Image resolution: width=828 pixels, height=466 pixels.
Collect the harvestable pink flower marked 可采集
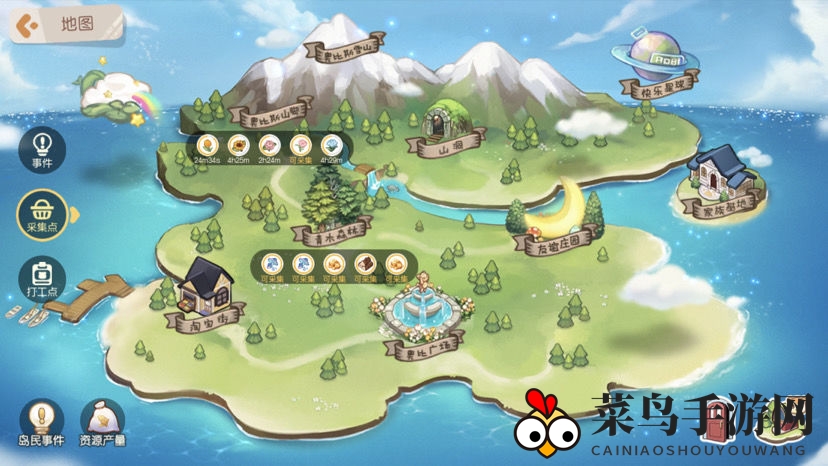tap(300, 146)
